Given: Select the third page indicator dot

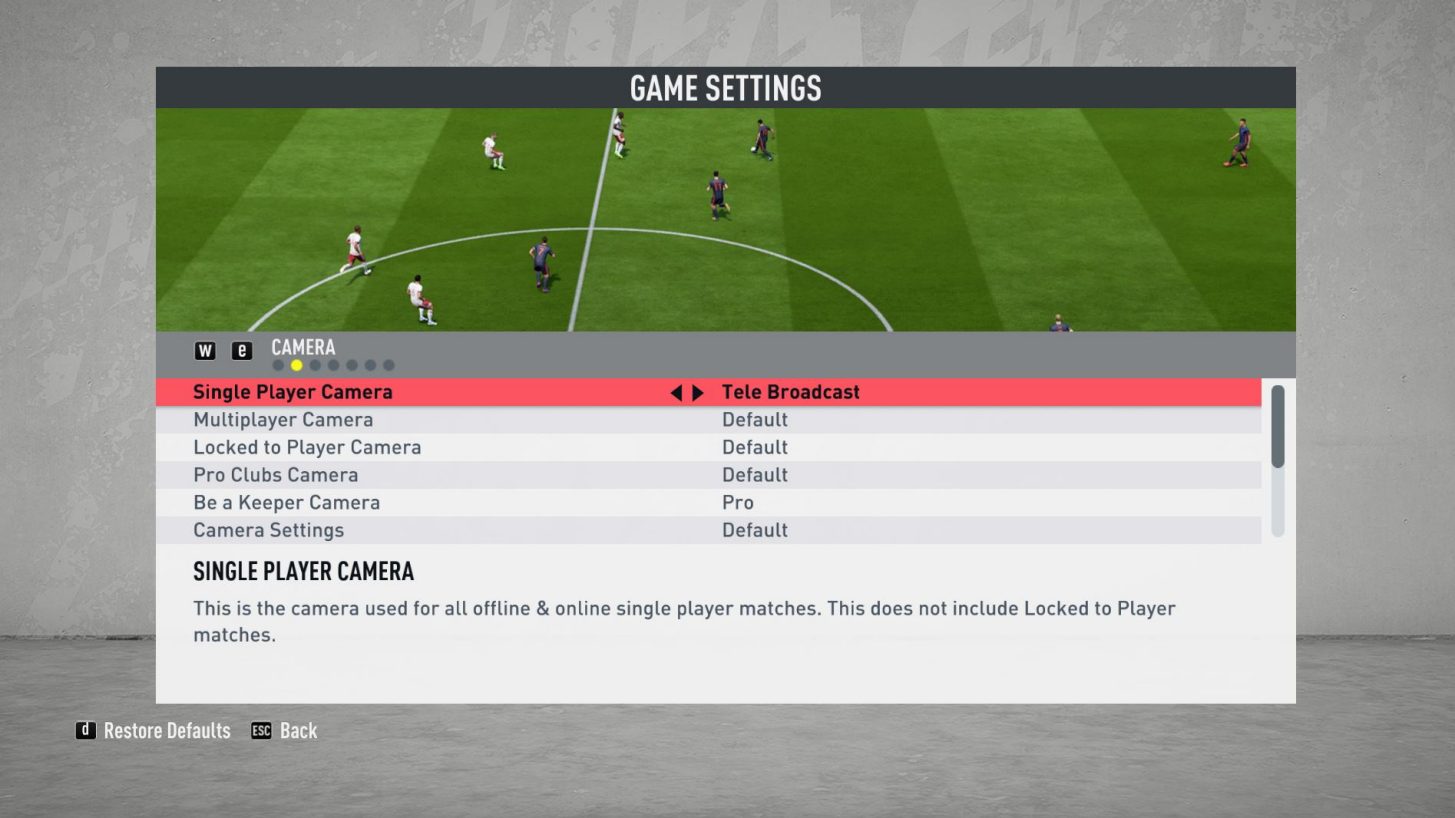Looking at the screenshot, I should [x=315, y=364].
